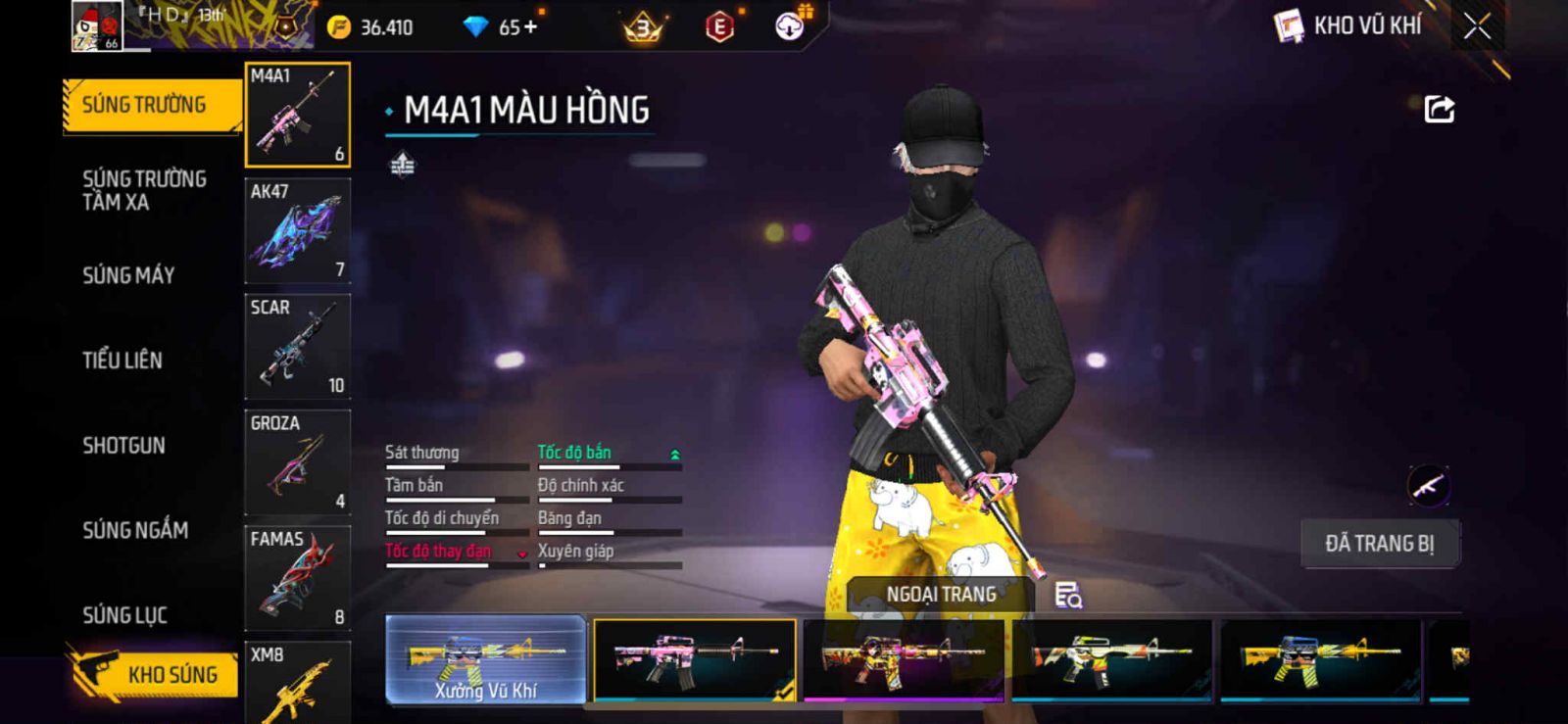Image resolution: width=1568 pixels, height=724 pixels.
Task: Select the pink M4A1 skin thumbnail
Action: [695, 659]
